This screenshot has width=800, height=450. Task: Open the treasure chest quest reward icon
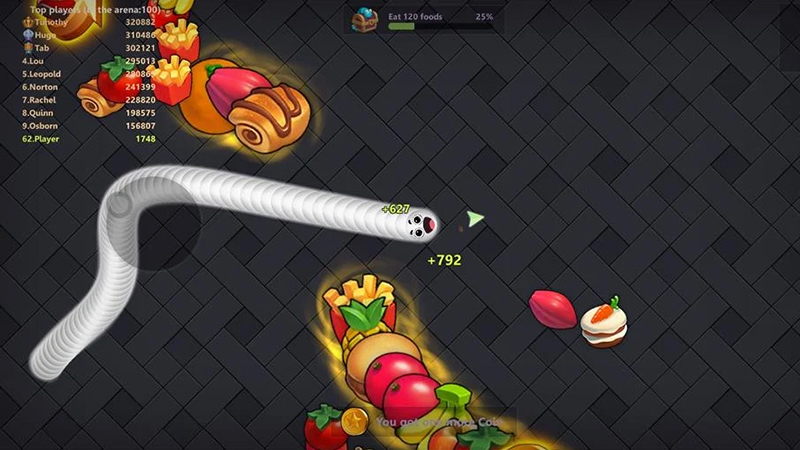363,19
